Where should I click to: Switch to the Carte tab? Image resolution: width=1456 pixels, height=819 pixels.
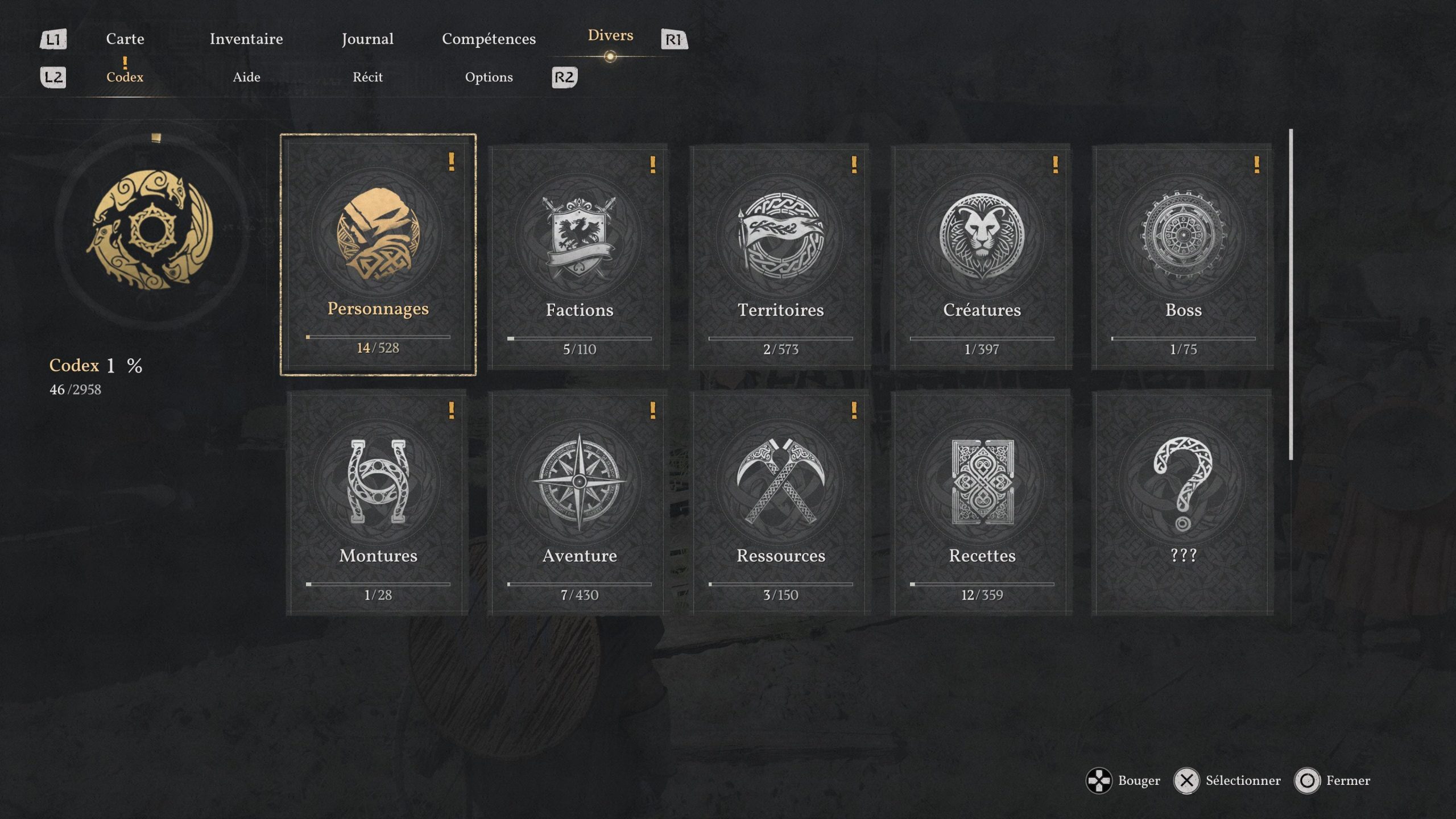coord(125,39)
